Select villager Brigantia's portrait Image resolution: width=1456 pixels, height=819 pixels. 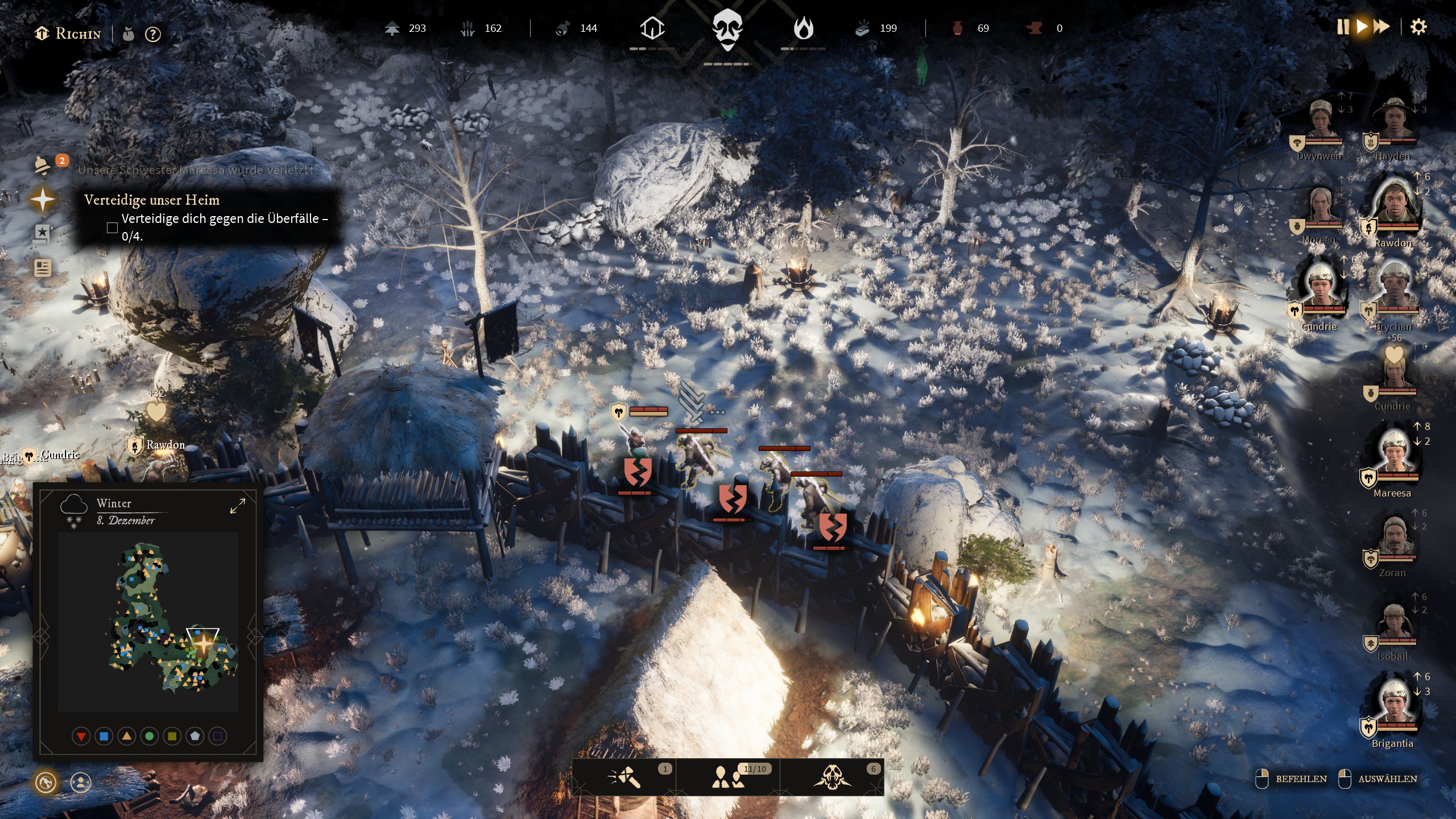point(1393,705)
